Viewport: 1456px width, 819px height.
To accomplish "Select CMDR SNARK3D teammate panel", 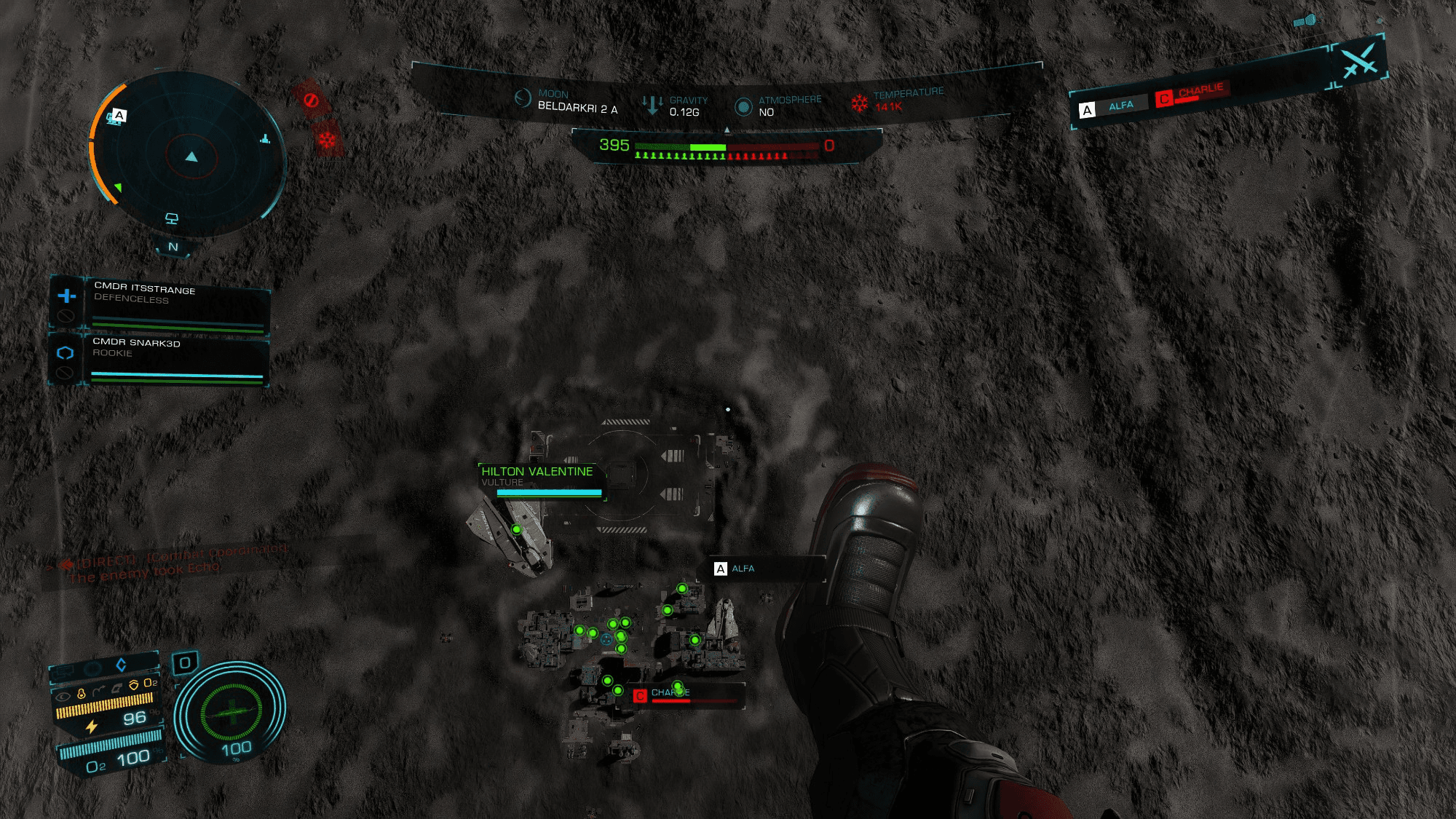I will click(x=175, y=359).
